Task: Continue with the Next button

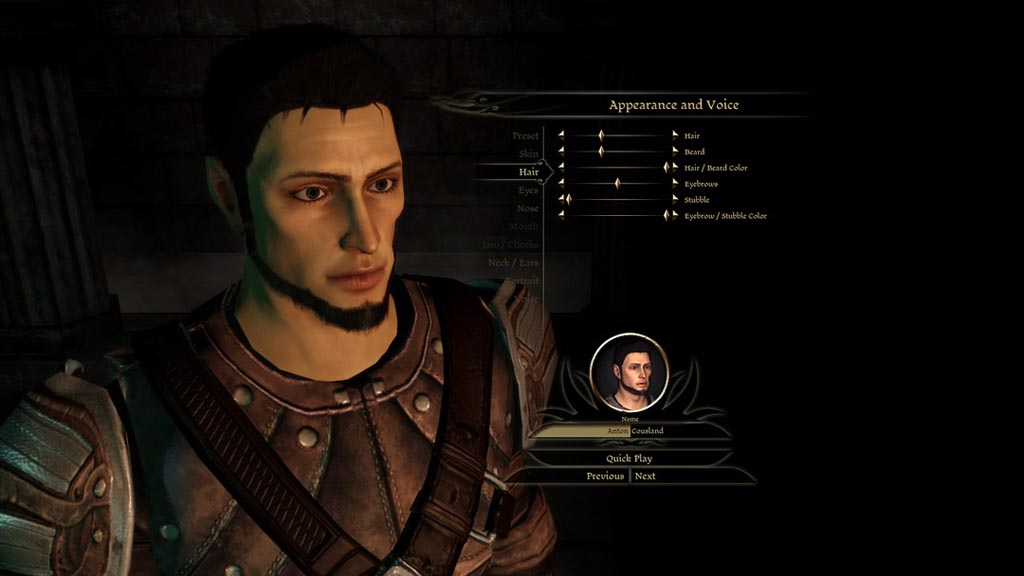Action: [646, 476]
